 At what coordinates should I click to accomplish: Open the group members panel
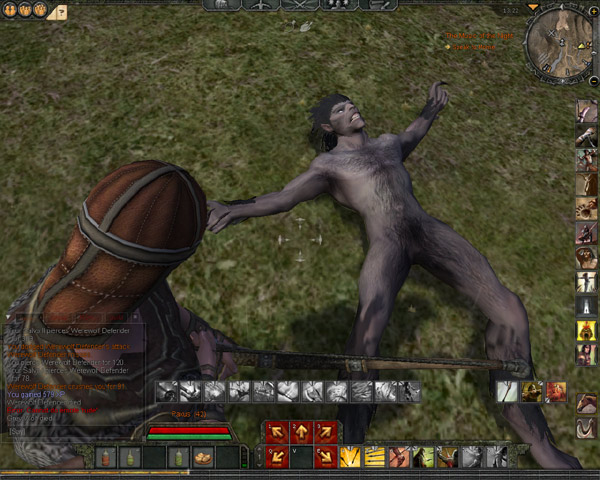pos(338,5)
